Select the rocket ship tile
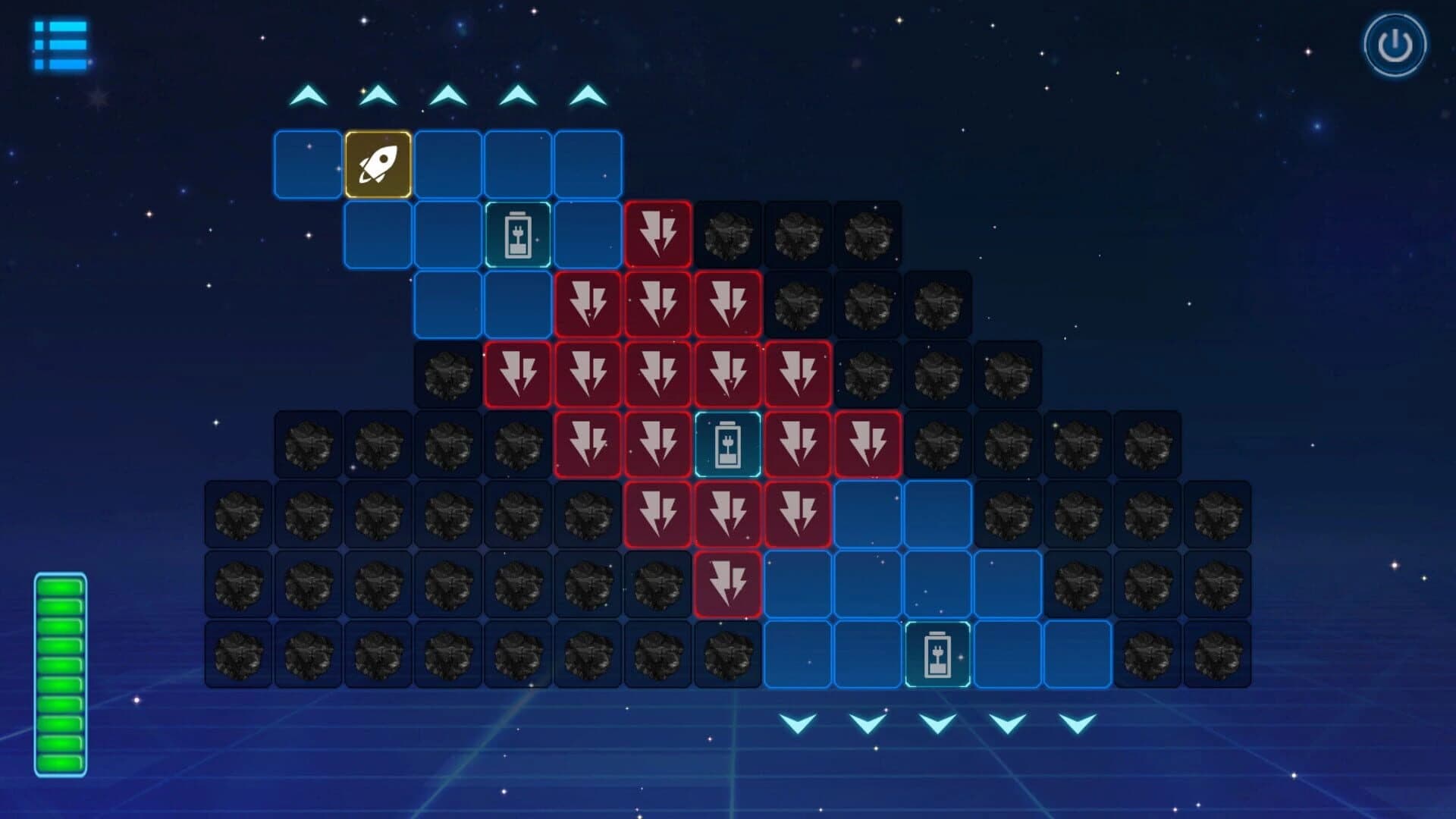Viewport: 1456px width, 819px height. [x=377, y=163]
